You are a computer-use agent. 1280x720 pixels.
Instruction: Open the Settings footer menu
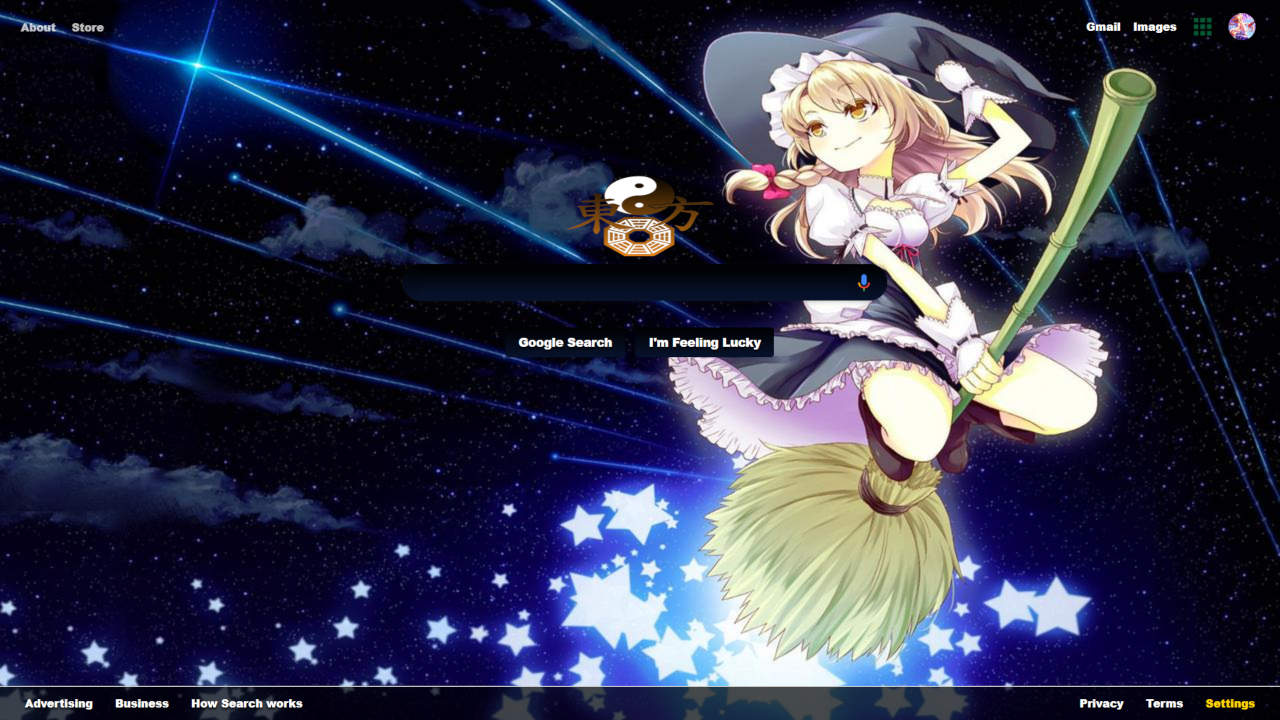point(1230,703)
